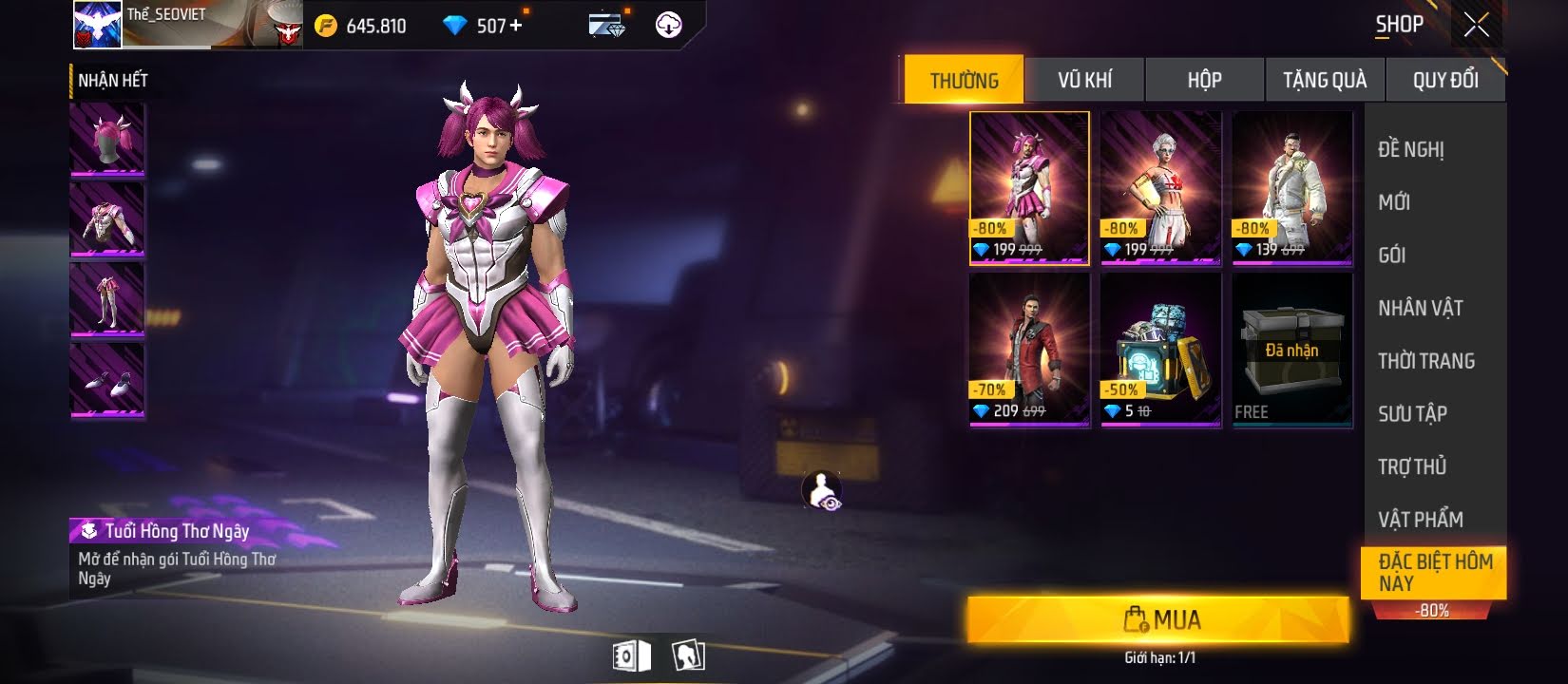This screenshot has height=684, width=1568.
Task: Close the shop with the X button
Action: click(x=1477, y=25)
